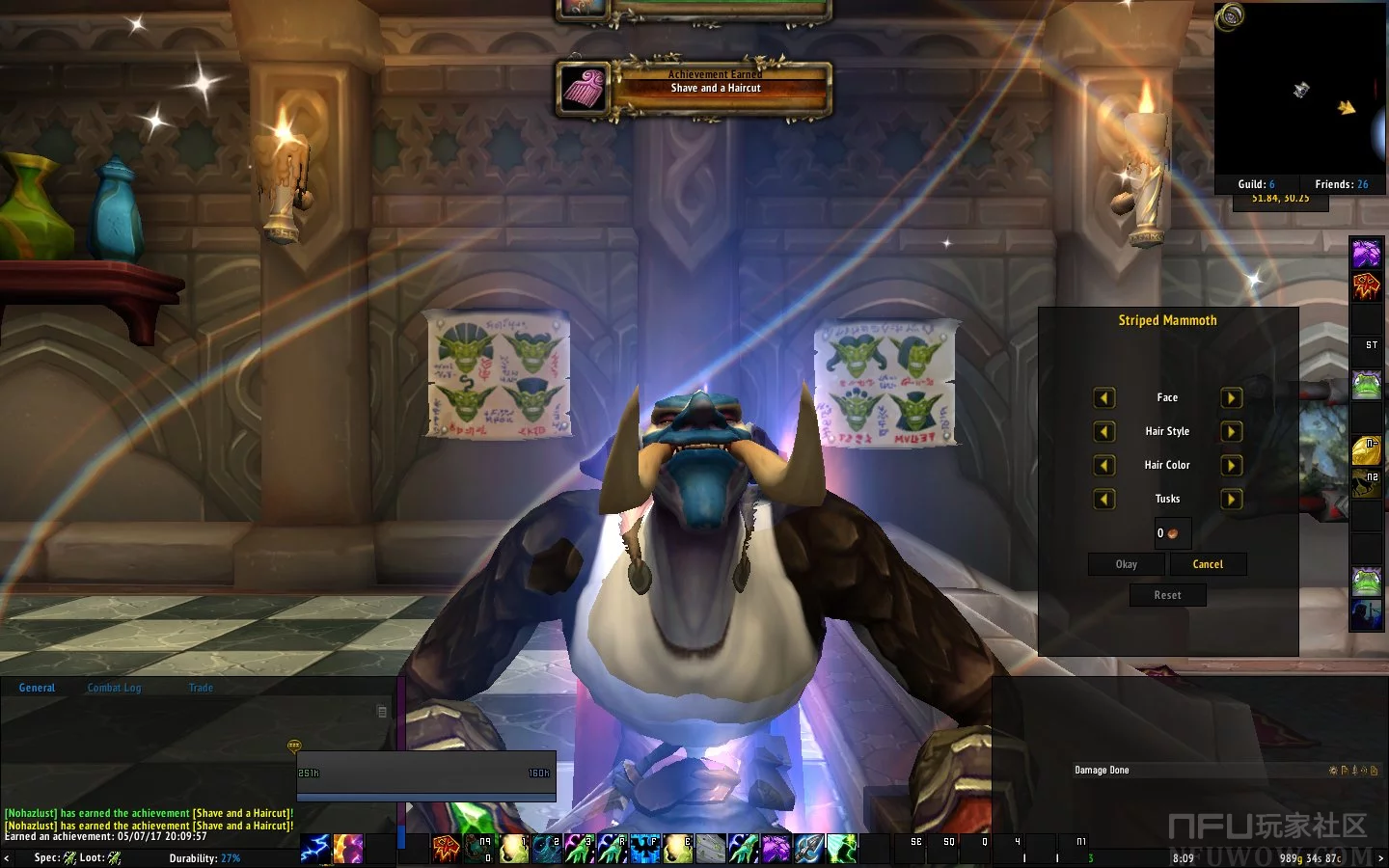This screenshot has width=1389, height=868.
Task: Activate the blue lightning bolt ability
Action: (x=314, y=849)
